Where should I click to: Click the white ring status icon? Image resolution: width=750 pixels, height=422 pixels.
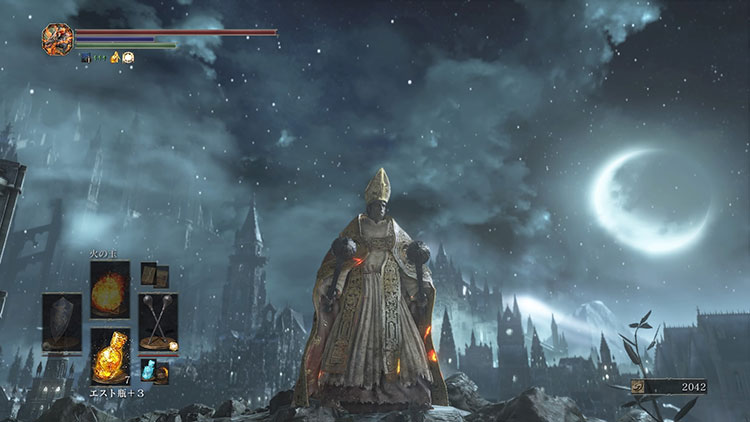pyautogui.click(x=129, y=58)
